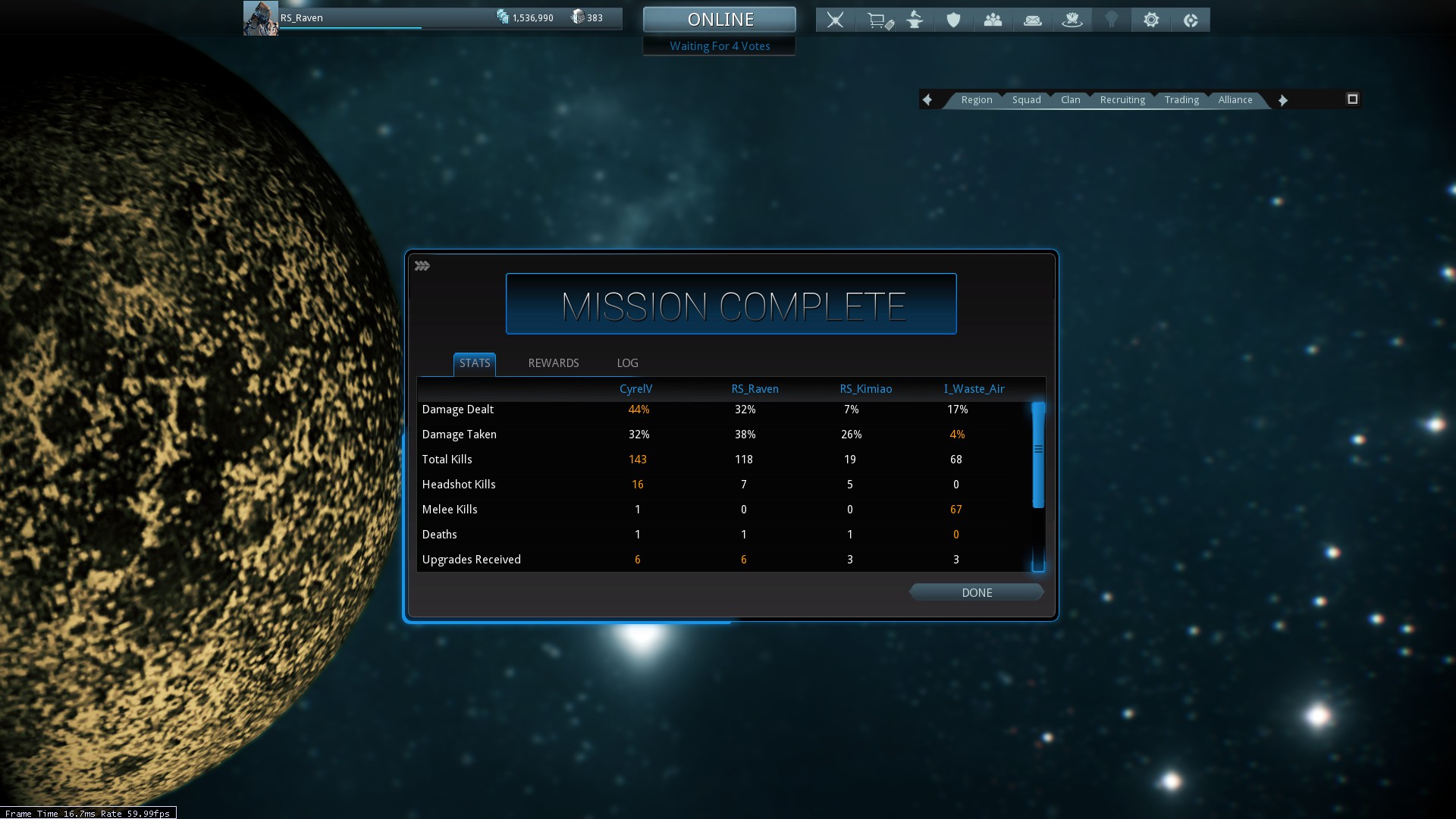This screenshot has width=1456, height=819.
Task: Open the envelope inbox icon
Action: [1032, 20]
